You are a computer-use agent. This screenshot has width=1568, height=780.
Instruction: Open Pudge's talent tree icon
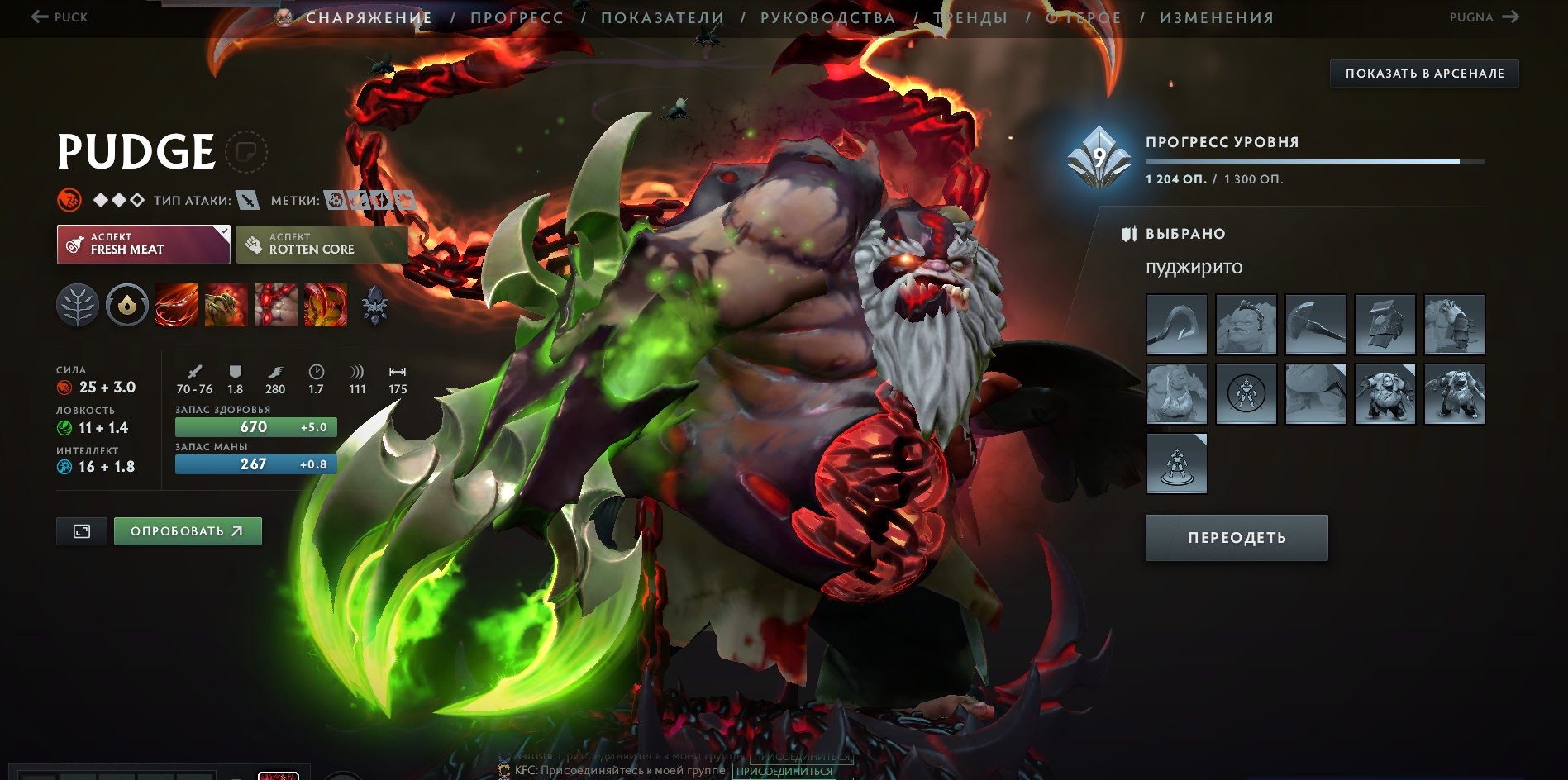[x=78, y=305]
